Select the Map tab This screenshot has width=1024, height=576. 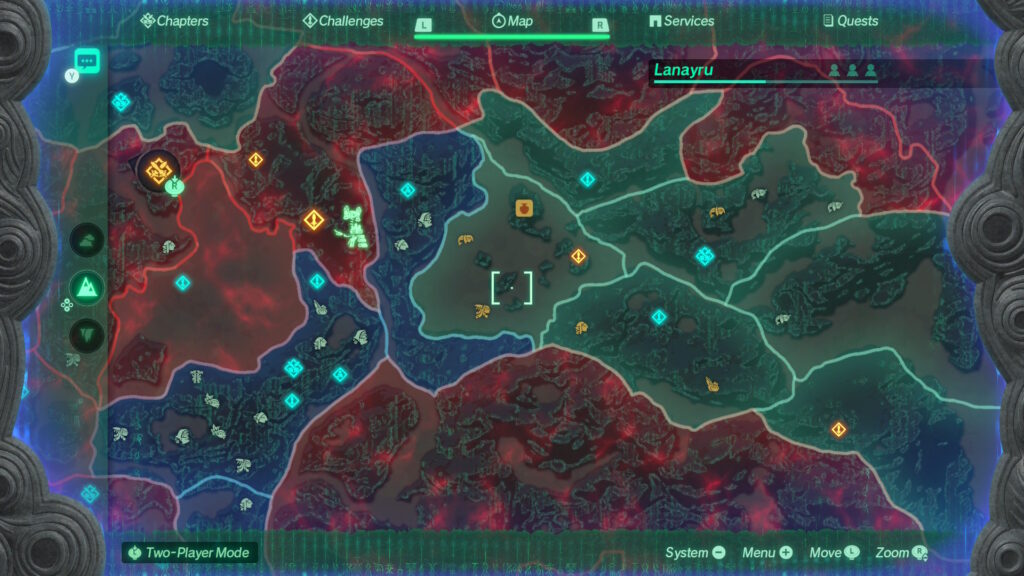[x=512, y=21]
